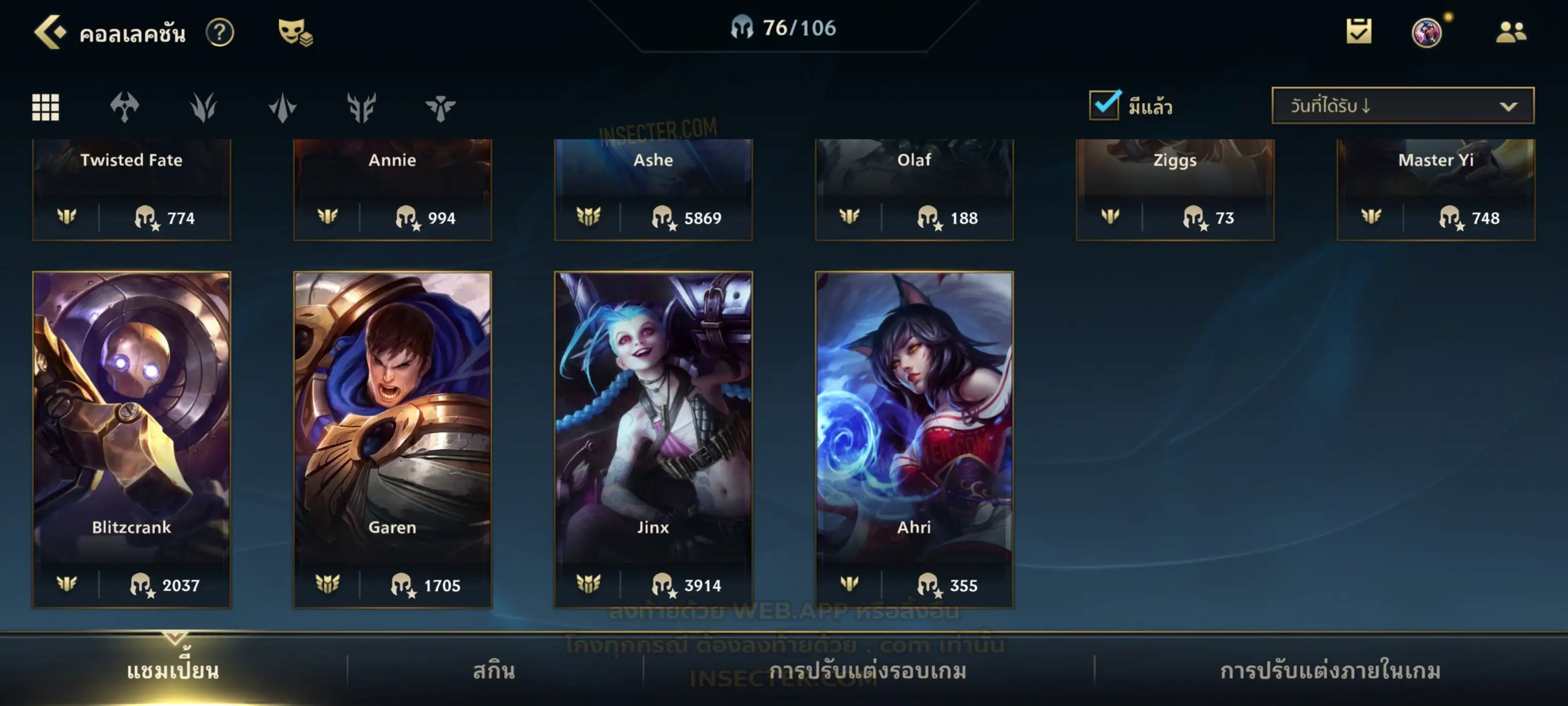1568x706 pixels.
Task: Switch to the สกิน tab
Action: click(494, 670)
